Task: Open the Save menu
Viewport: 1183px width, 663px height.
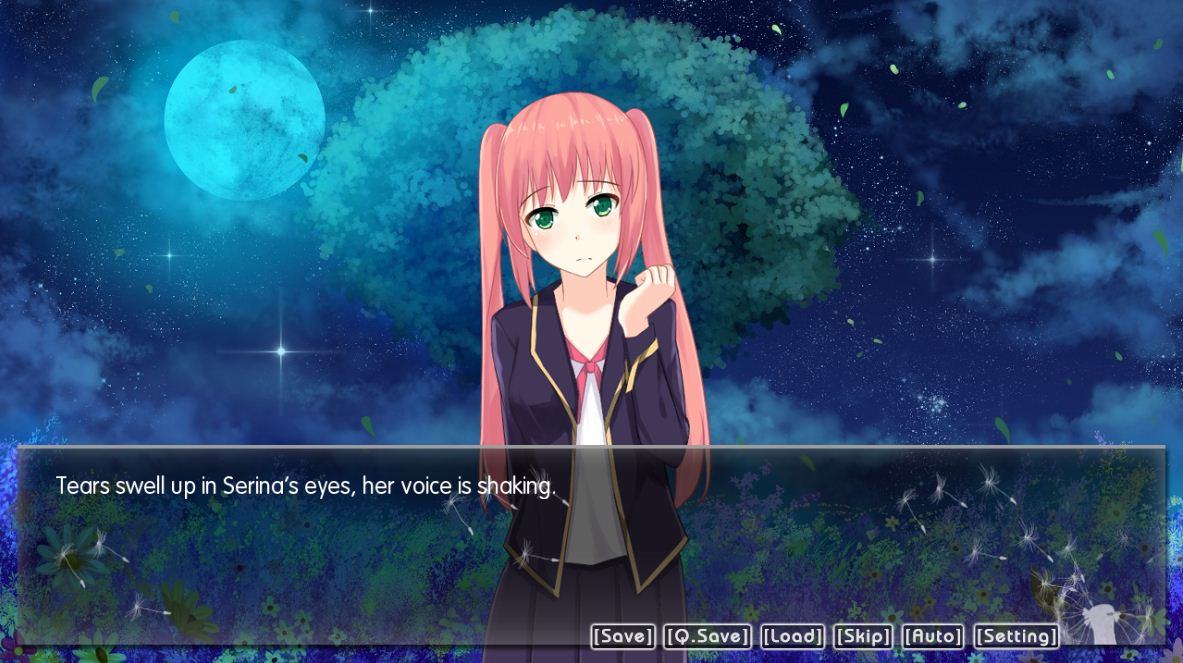Action: coord(623,637)
